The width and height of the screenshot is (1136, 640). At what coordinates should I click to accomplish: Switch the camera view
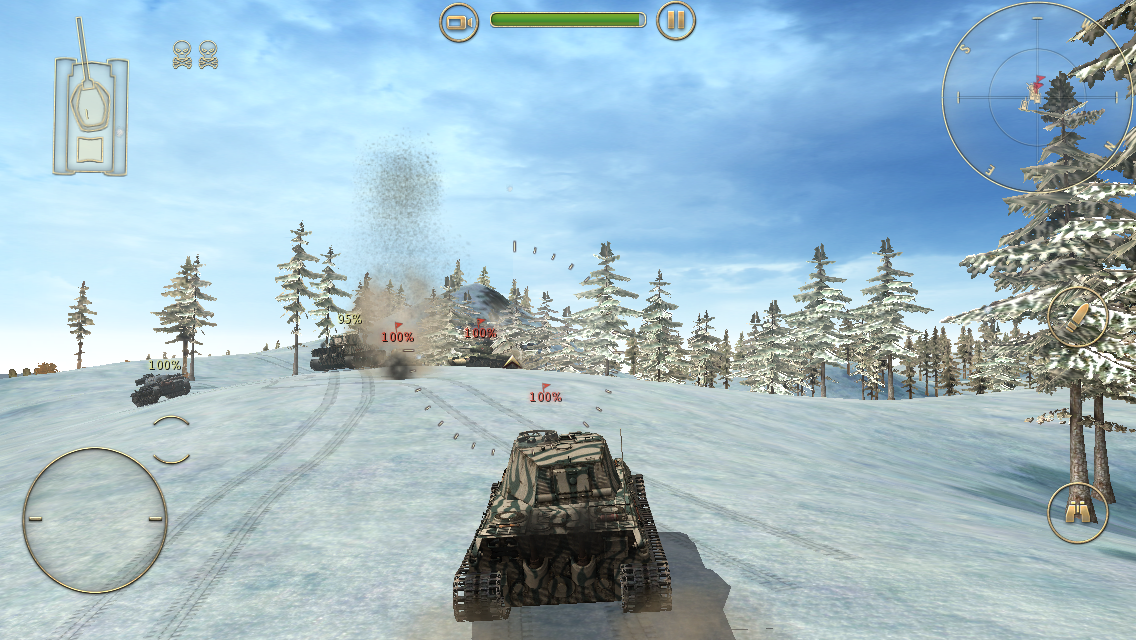(459, 21)
